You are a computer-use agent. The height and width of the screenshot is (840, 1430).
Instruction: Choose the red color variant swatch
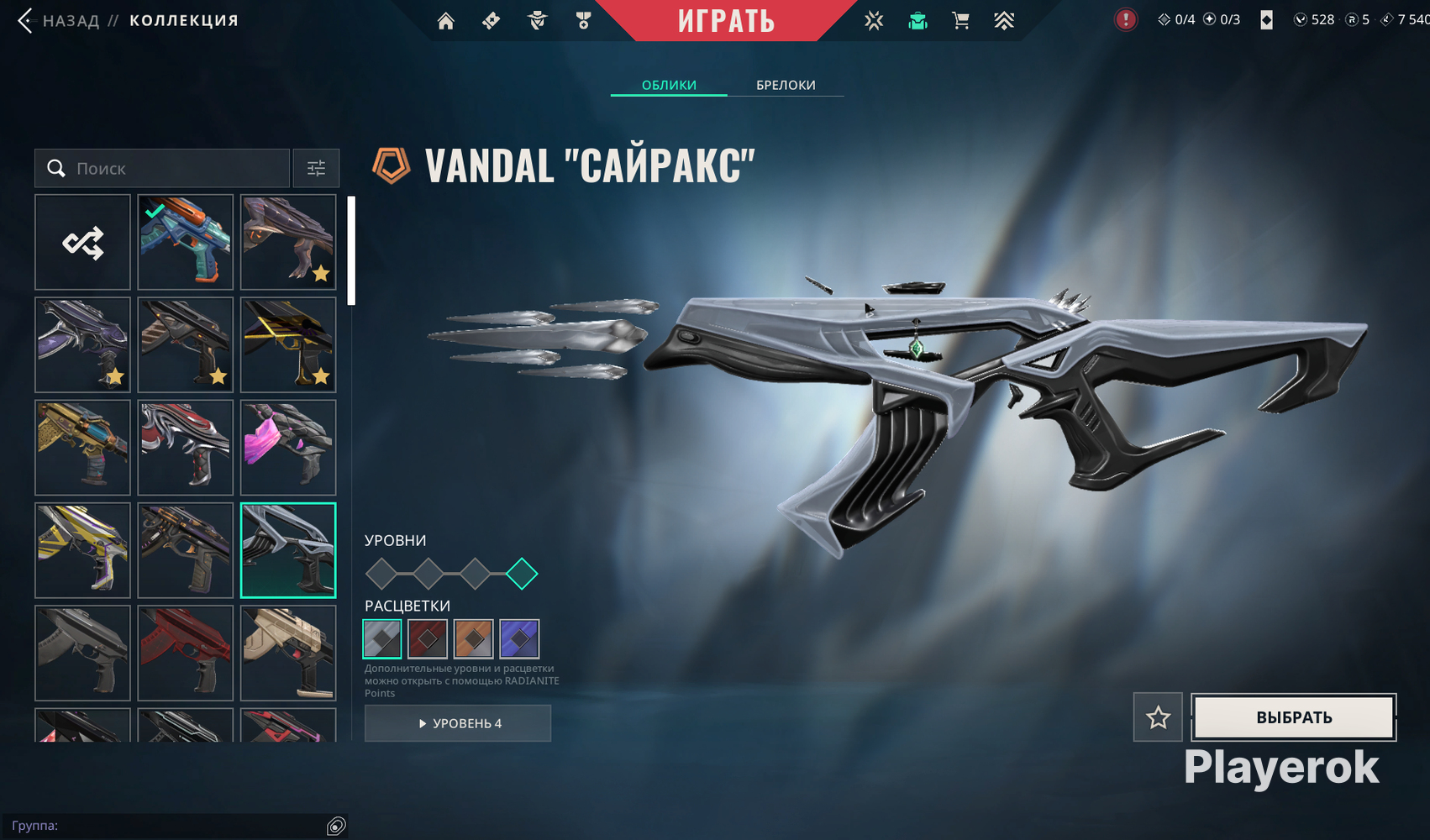coord(428,639)
